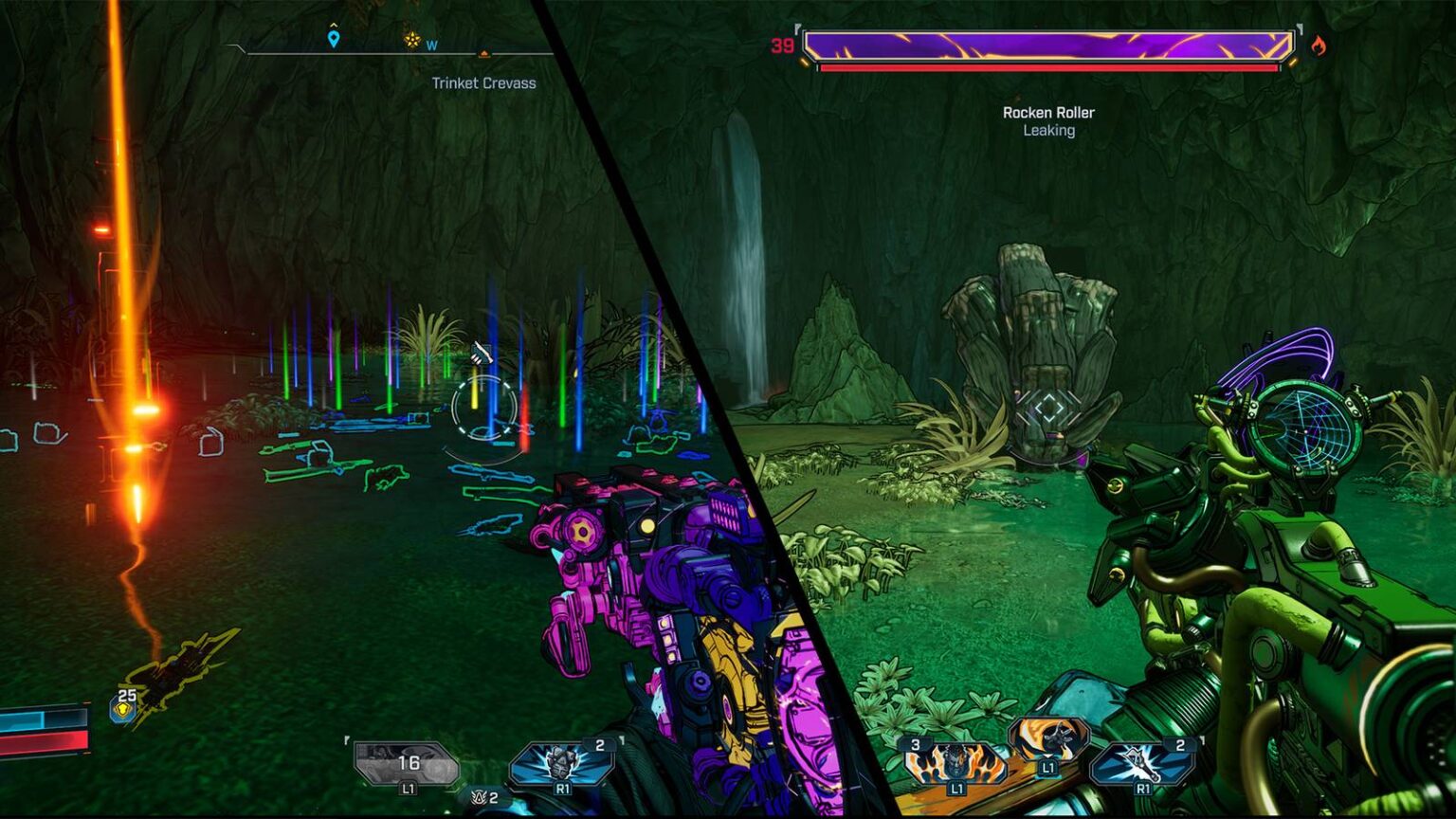Trigger the flaming face action skill icon

(954, 763)
